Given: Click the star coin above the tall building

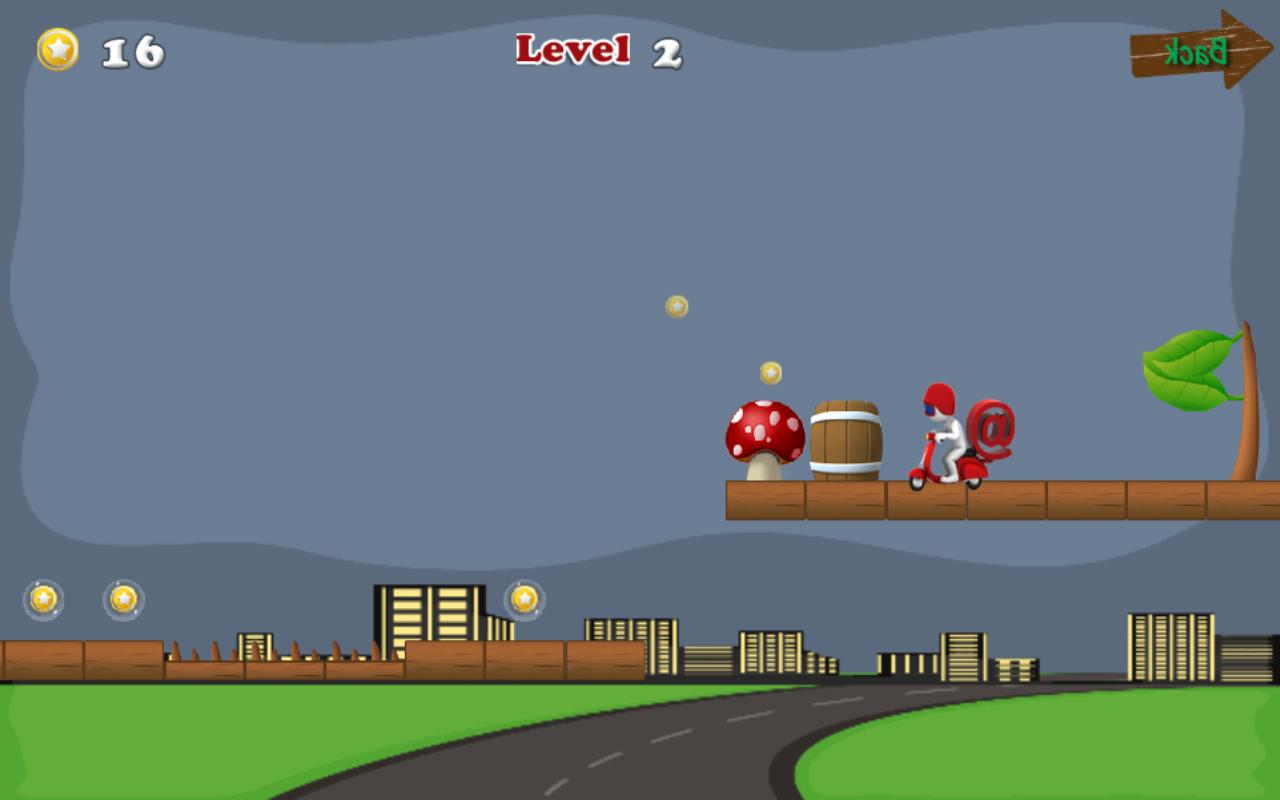Looking at the screenshot, I should [x=524, y=597].
